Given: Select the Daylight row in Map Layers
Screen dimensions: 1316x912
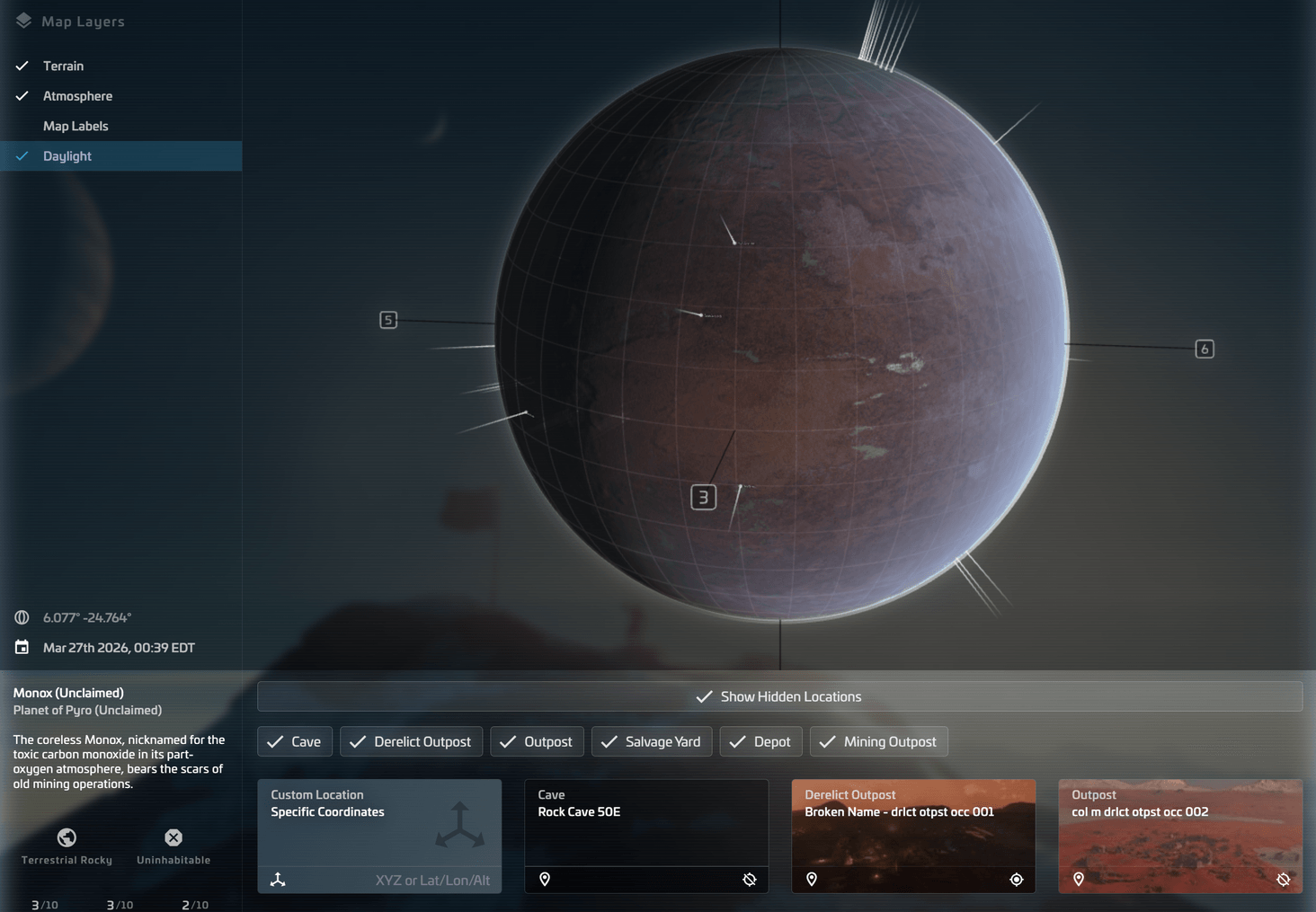Looking at the screenshot, I should click(x=67, y=155).
